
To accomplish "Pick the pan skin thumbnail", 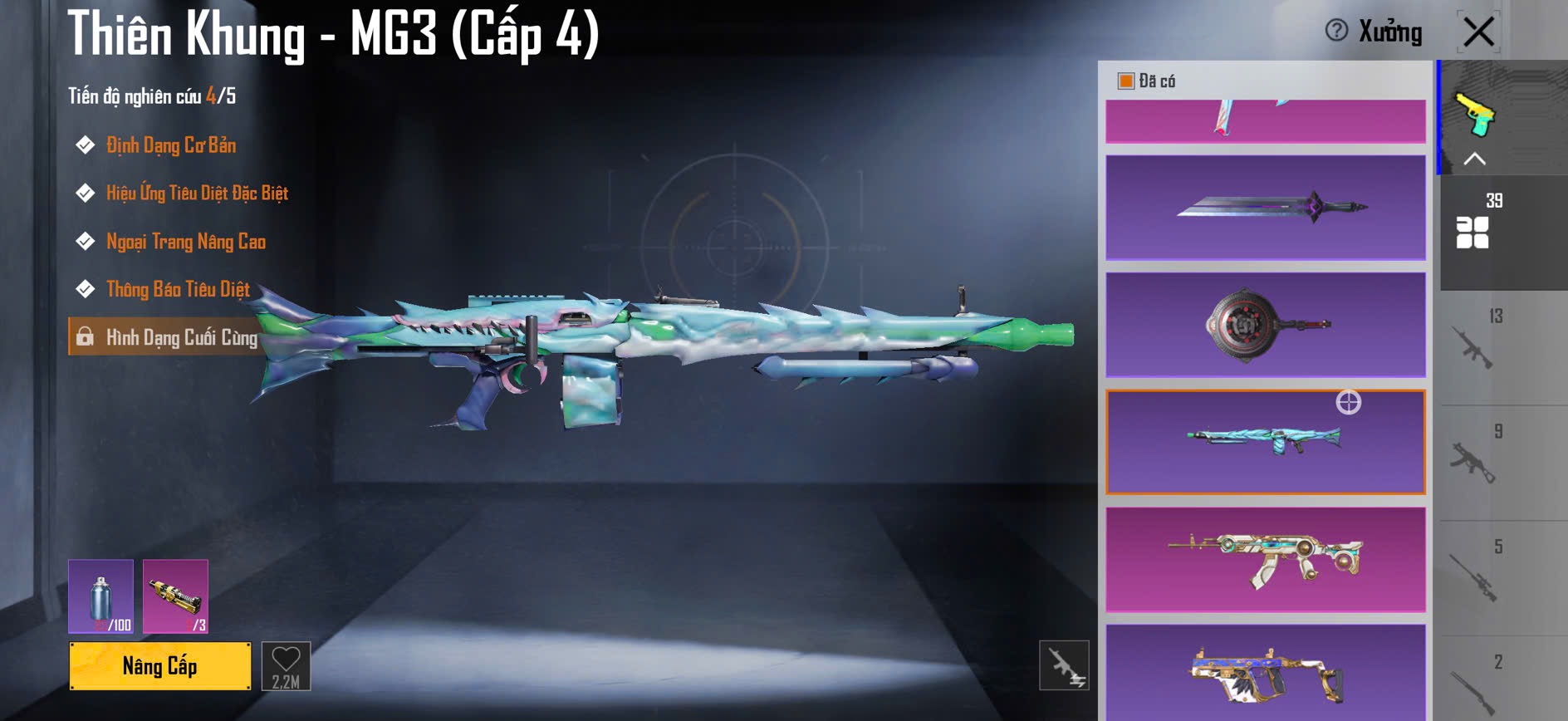I will coord(1266,325).
